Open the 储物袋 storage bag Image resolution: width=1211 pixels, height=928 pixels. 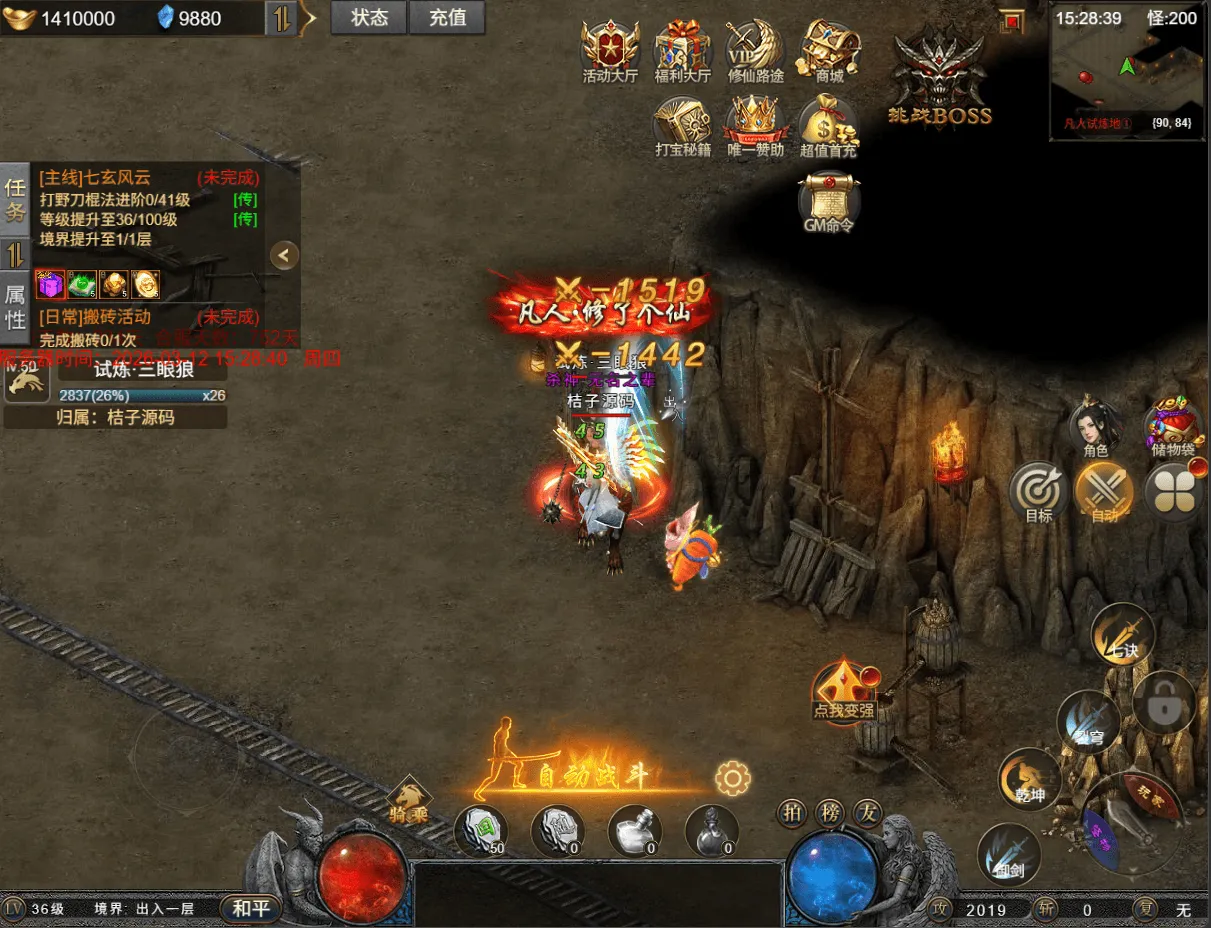coord(1173,428)
